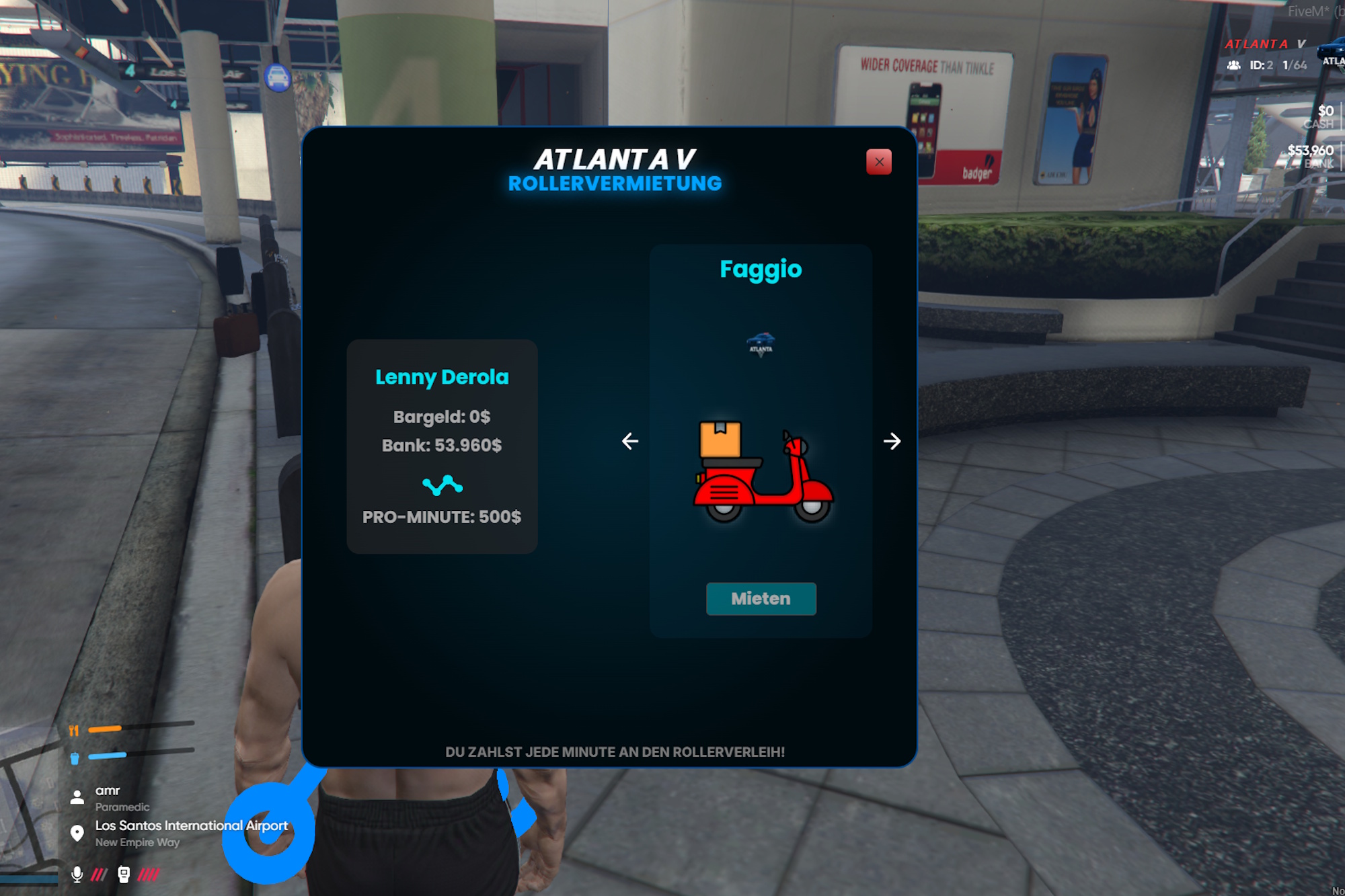Close the Rollervermietung window
Screen dimensions: 1345x896
(878, 162)
